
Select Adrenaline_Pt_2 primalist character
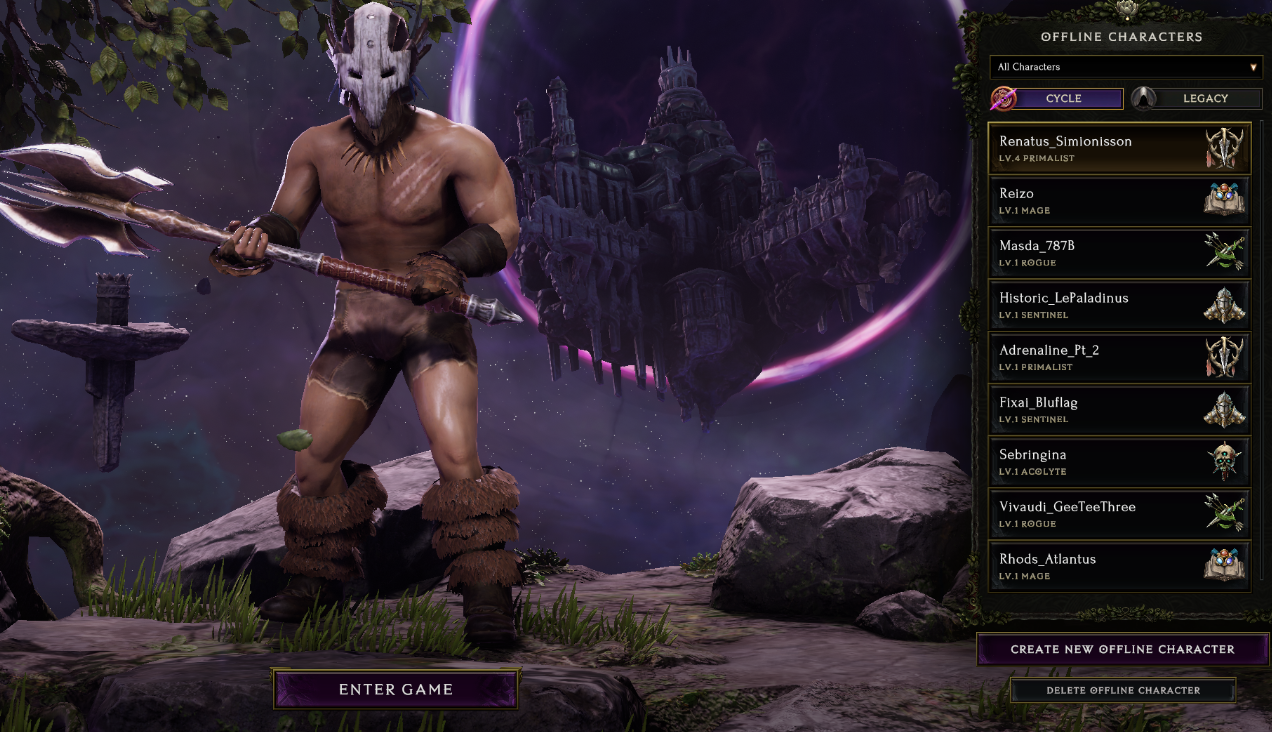tap(1119, 357)
